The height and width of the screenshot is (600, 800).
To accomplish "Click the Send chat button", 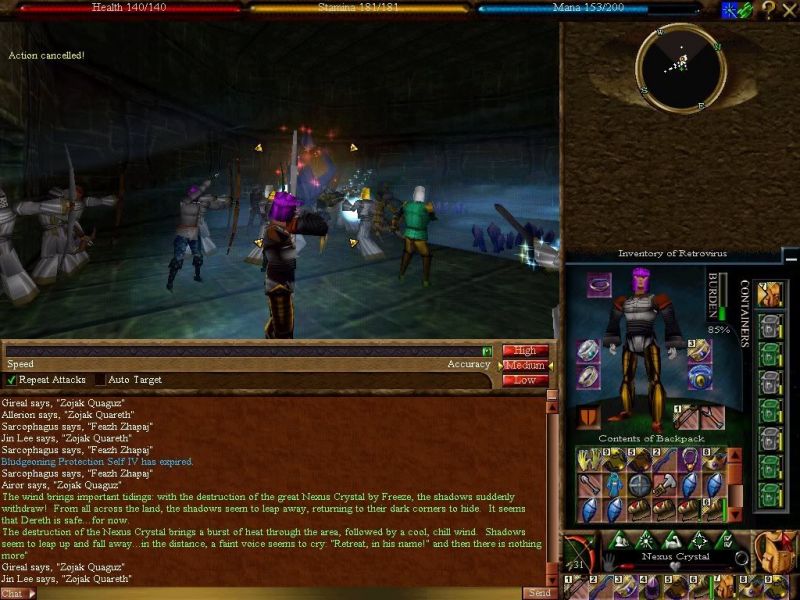I will tap(537, 593).
